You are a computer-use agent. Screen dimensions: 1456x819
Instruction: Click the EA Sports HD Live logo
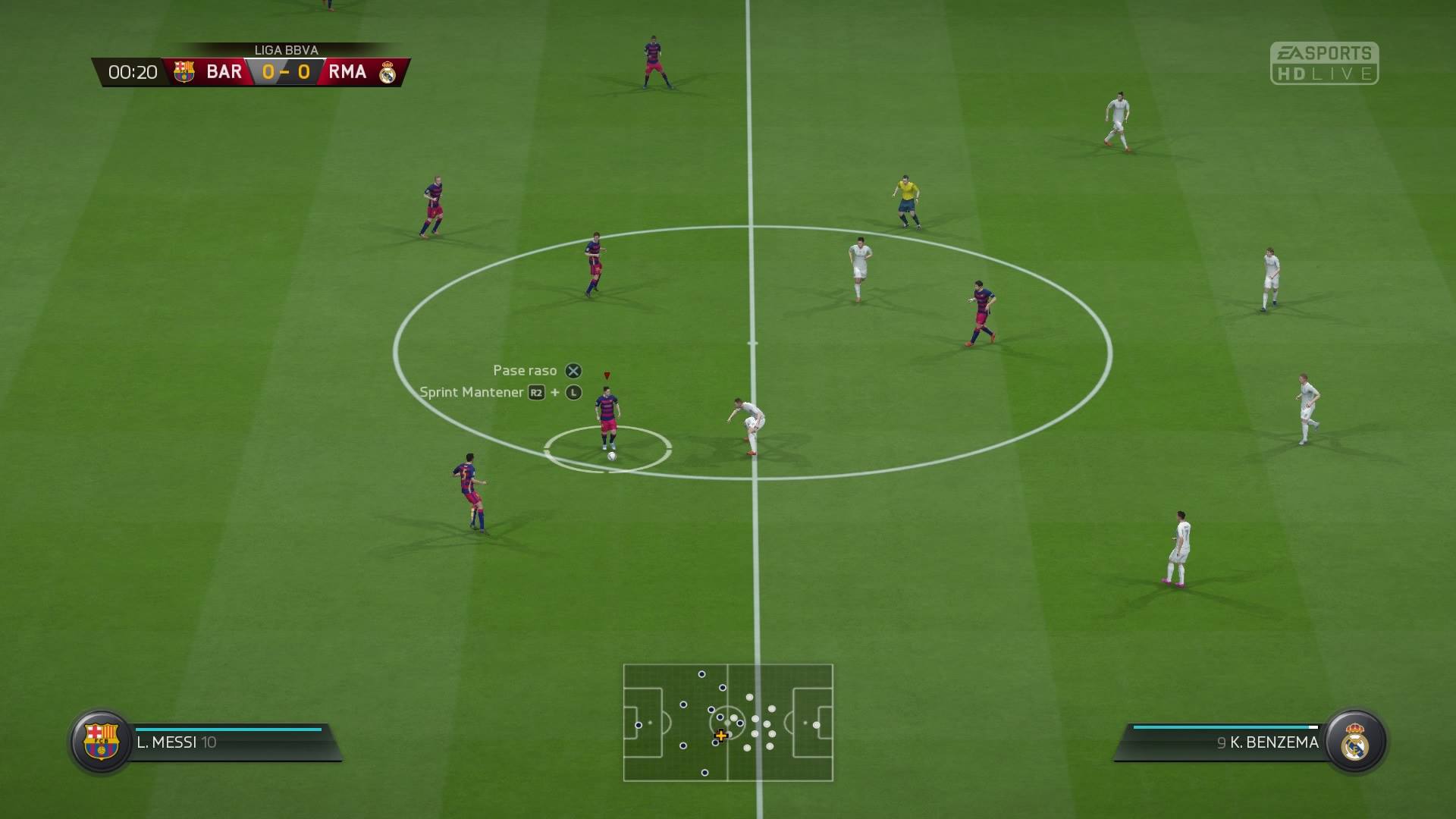(1324, 63)
